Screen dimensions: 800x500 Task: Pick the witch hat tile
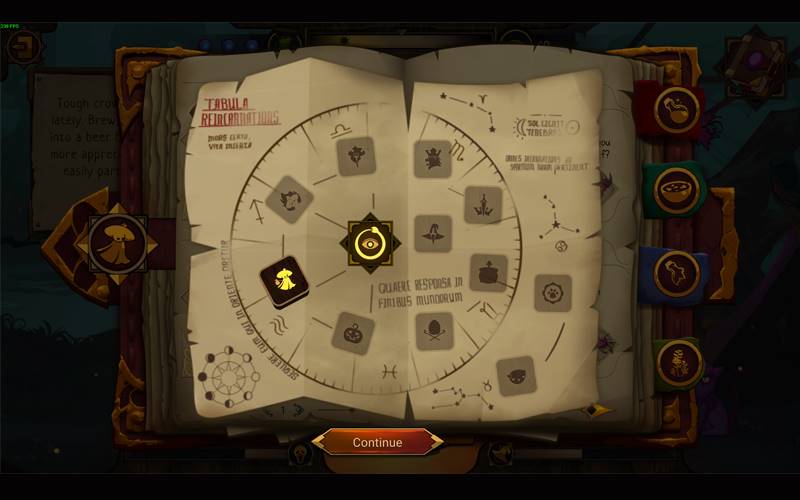433,233
